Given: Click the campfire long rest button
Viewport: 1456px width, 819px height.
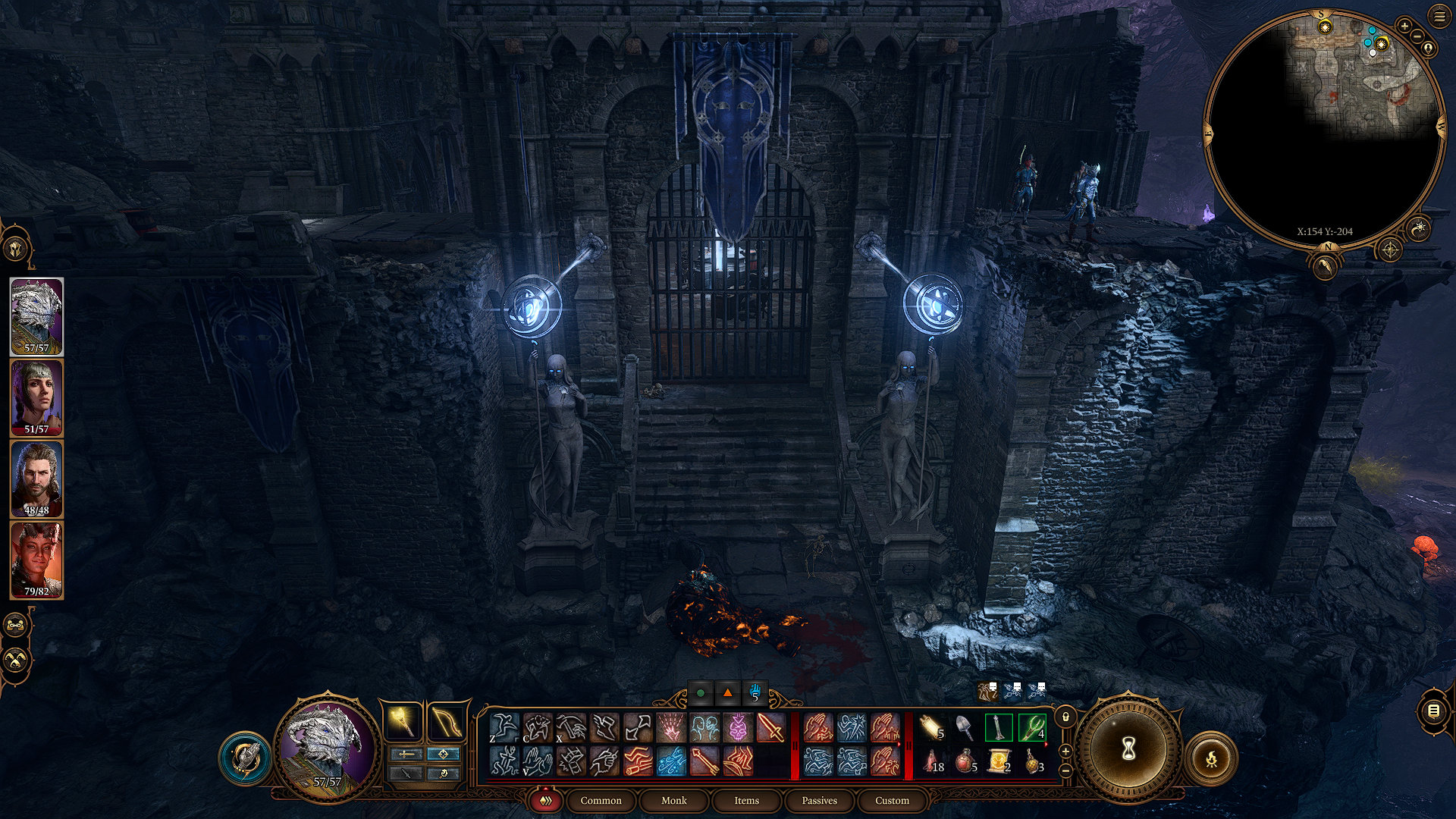Looking at the screenshot, I should (x=1214, y=758).
